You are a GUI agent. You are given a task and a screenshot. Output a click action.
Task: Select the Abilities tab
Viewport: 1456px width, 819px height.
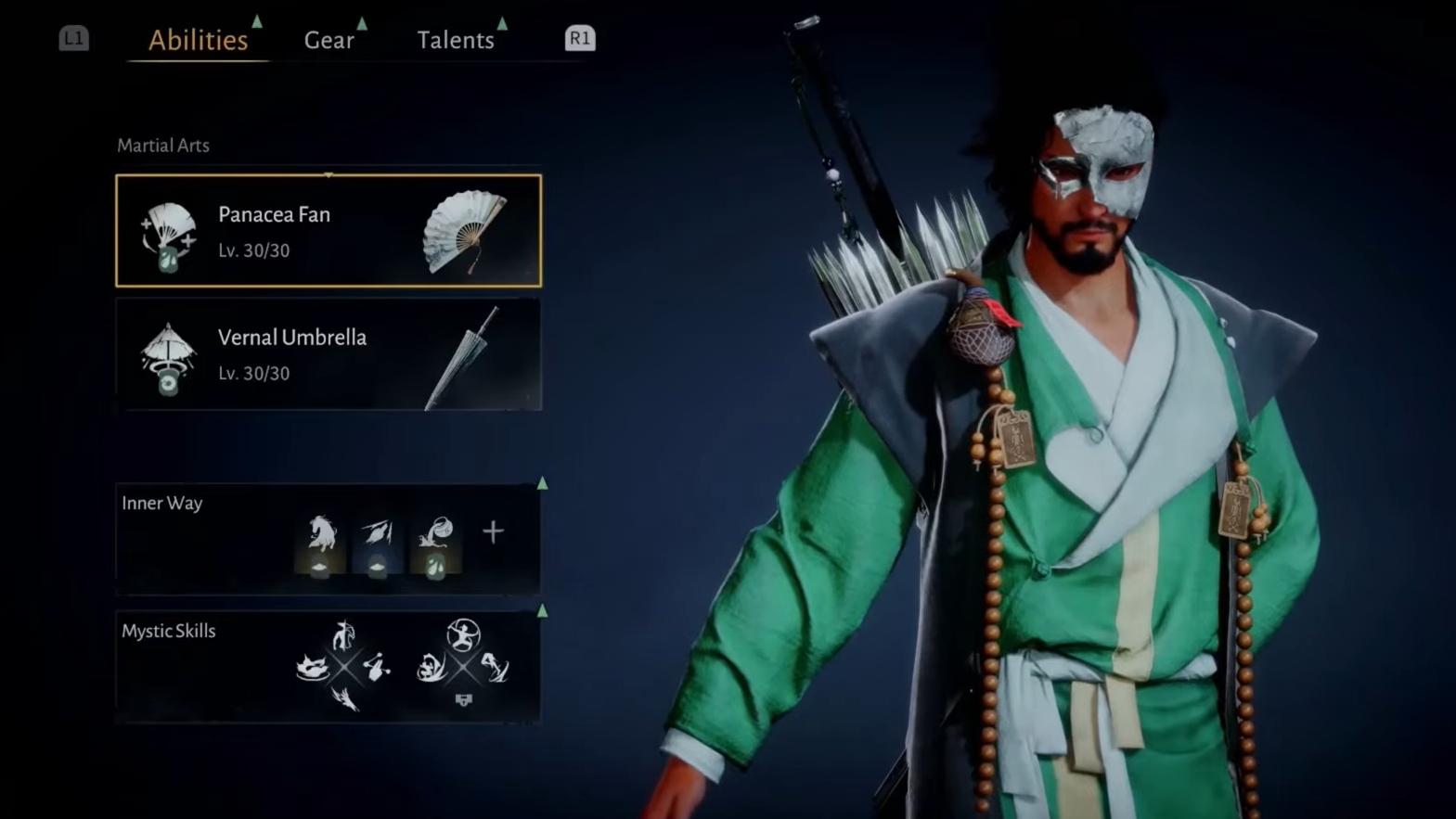pyautogui.click(x=198, y=40)
